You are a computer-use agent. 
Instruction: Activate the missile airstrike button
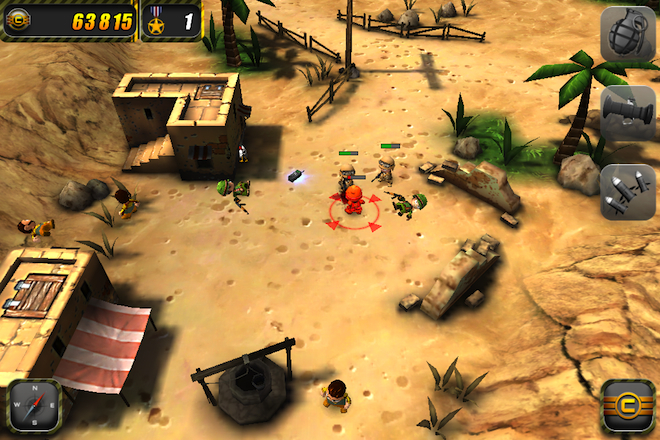(x=627, y=190)
